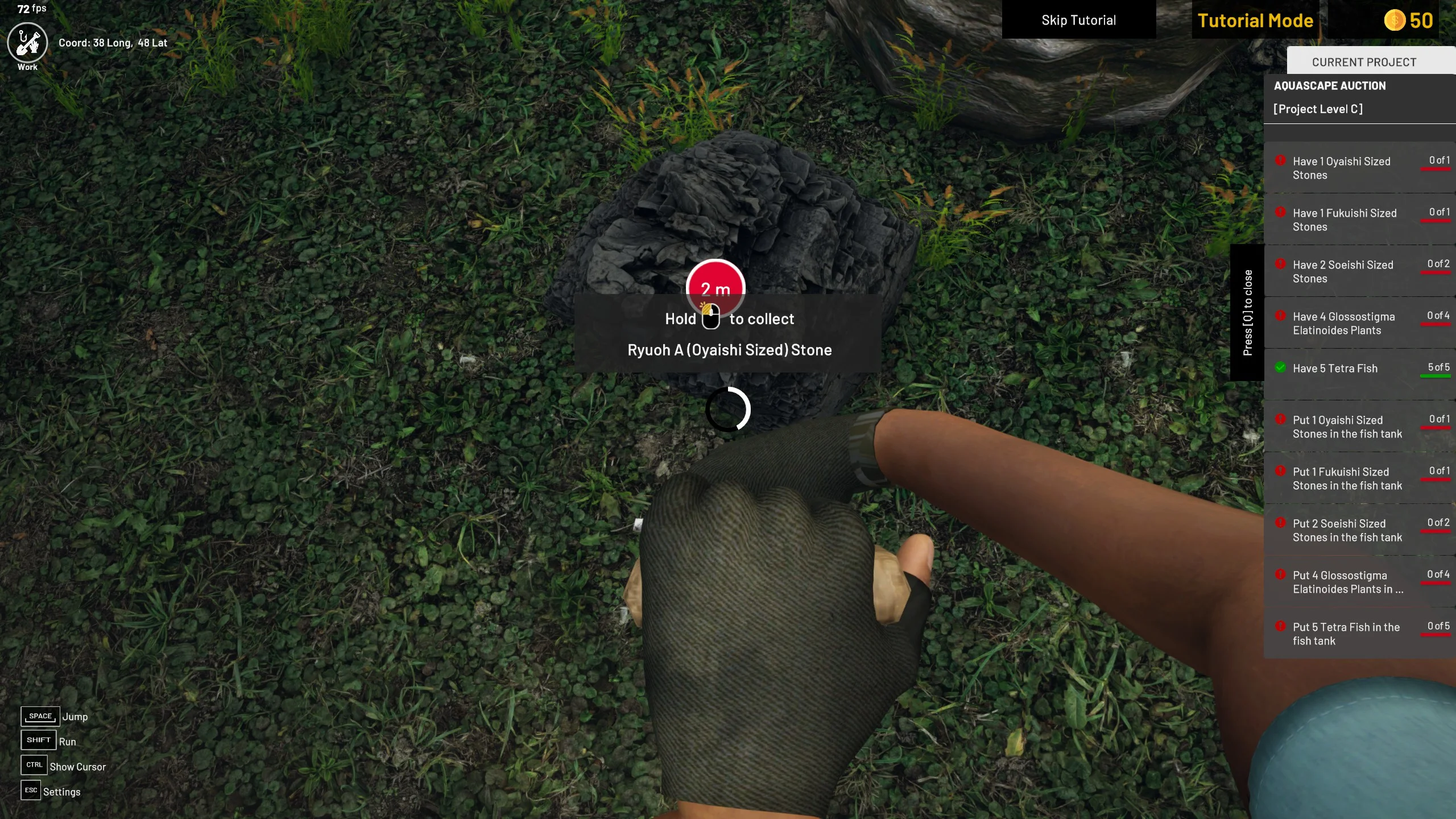
Task: Choose the Have 1 Fukuishi Sized Stones objective
Action: (x=1359, y=220)
